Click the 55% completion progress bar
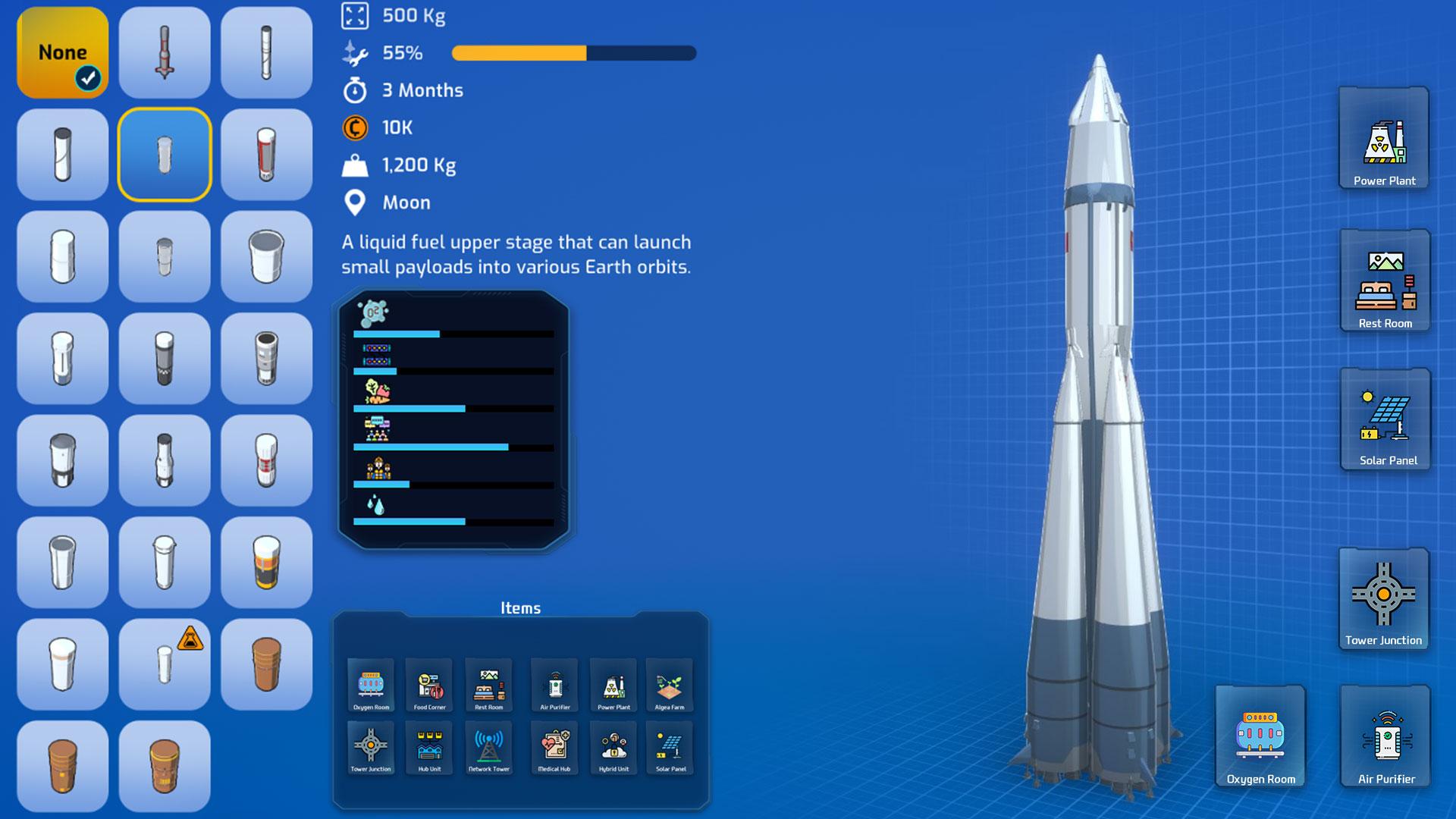Viewport: 1456px width, 819px height. click(573, 53)
